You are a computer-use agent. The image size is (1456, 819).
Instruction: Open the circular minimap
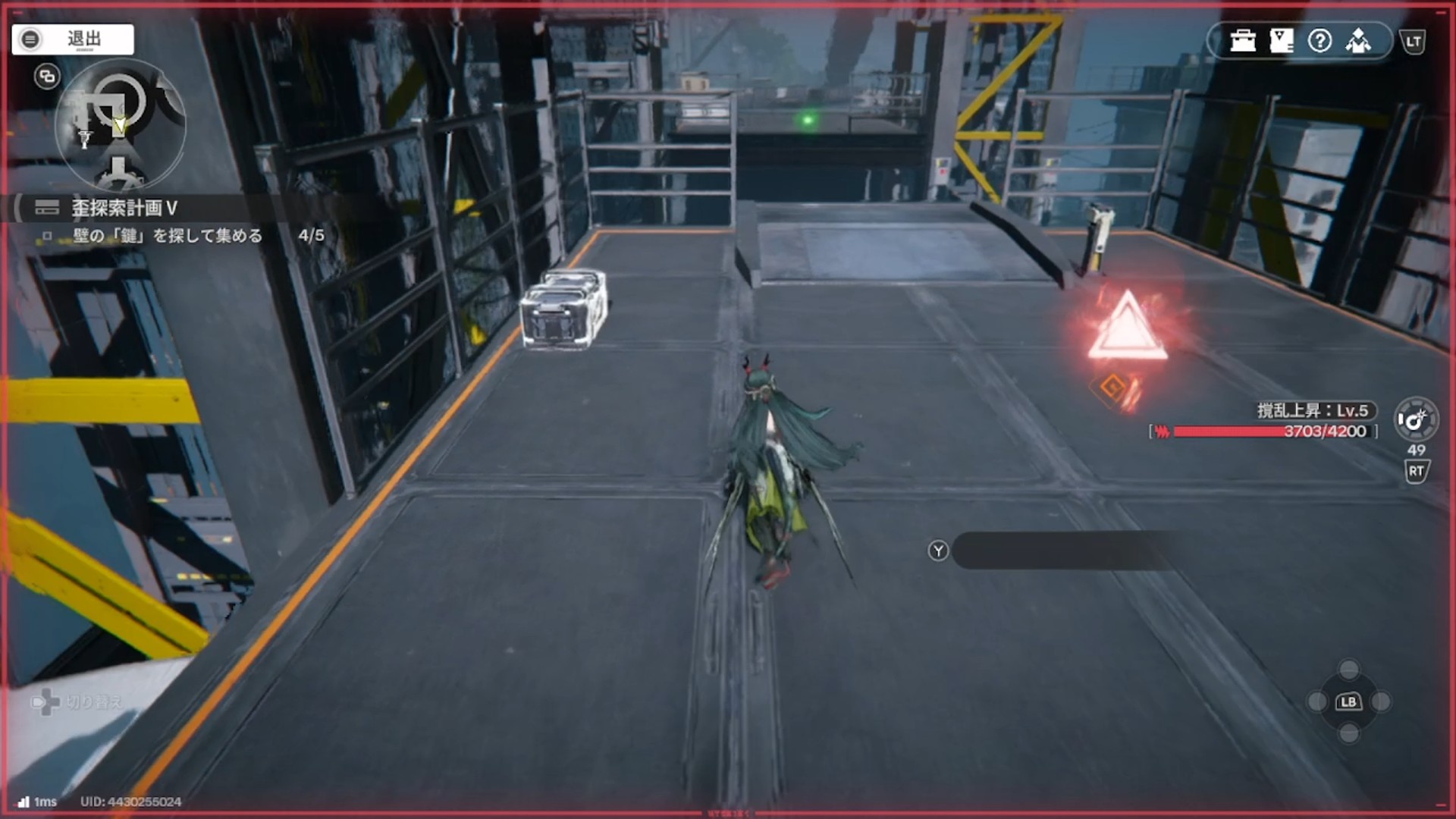[x=120, y=125]
